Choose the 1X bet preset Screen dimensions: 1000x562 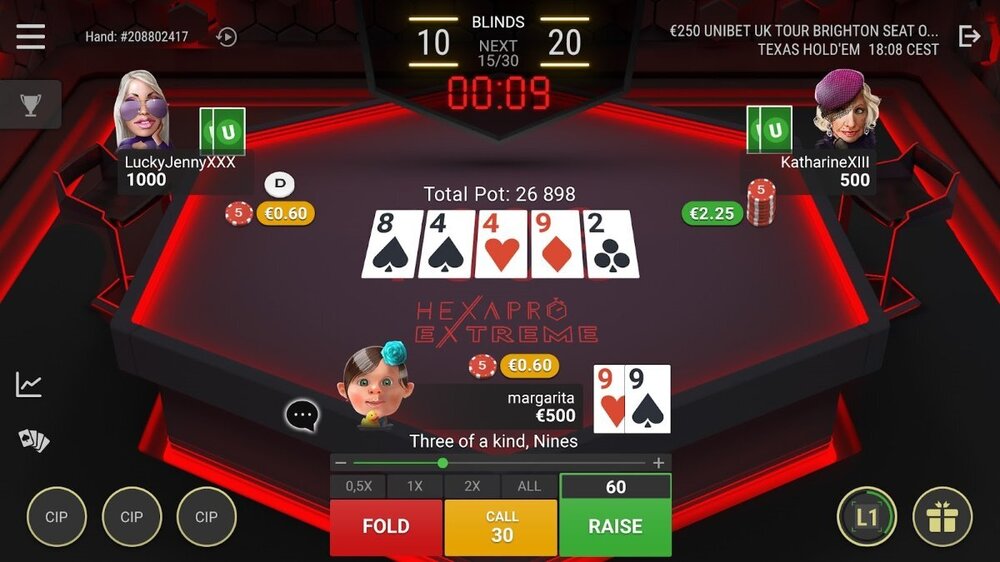point(415,486)
